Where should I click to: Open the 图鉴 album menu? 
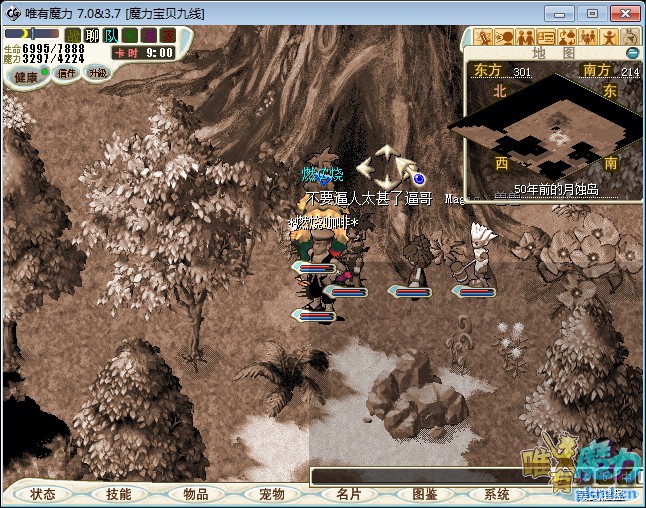point(424,494)
